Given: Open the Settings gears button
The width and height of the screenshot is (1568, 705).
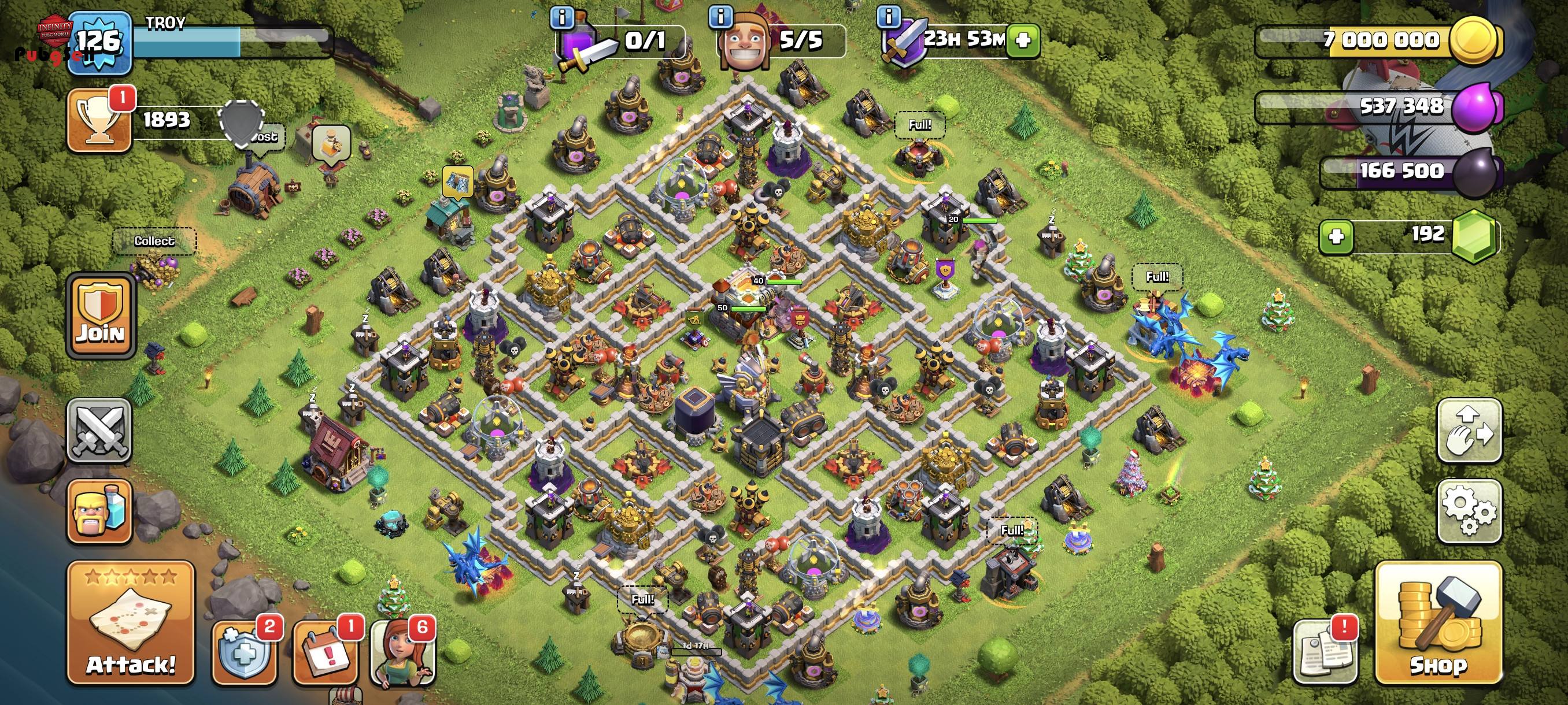Looking at the screenshot, I should 1469,510.
